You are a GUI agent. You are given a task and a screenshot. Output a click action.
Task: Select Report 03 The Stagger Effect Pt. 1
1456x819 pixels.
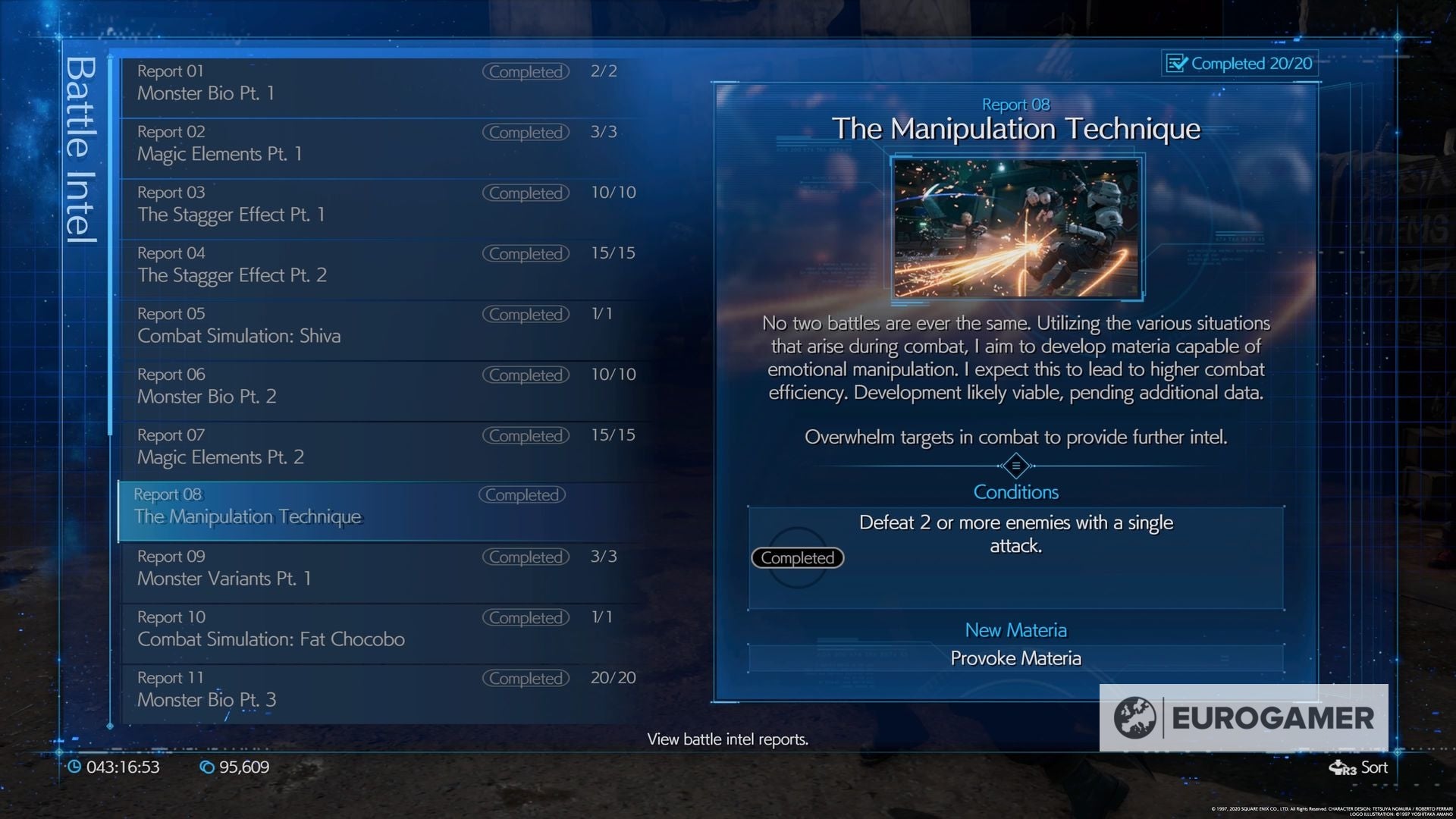click(x=303, y=203)
